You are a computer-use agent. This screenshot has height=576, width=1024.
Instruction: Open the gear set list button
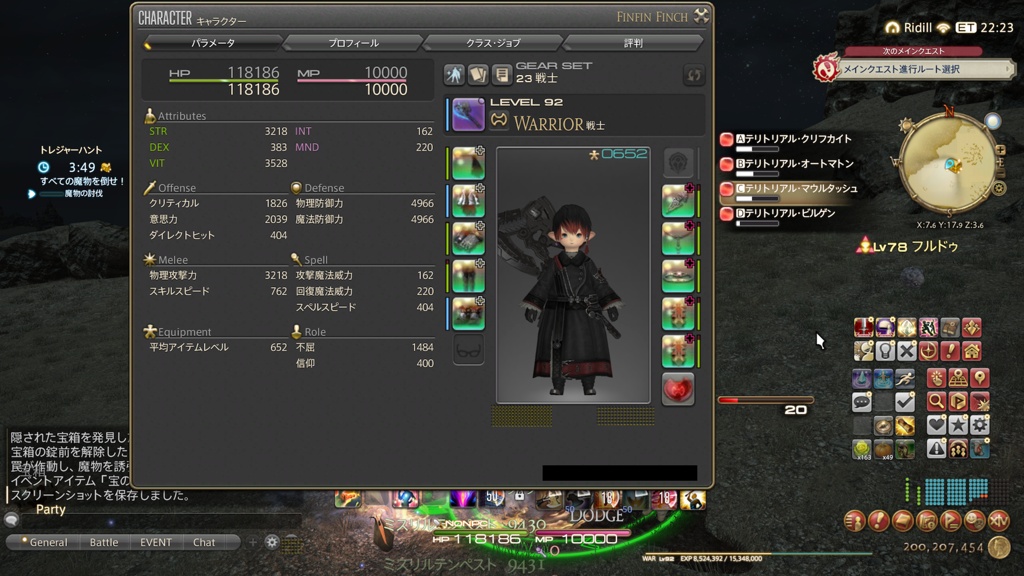(x=501, y=75)
